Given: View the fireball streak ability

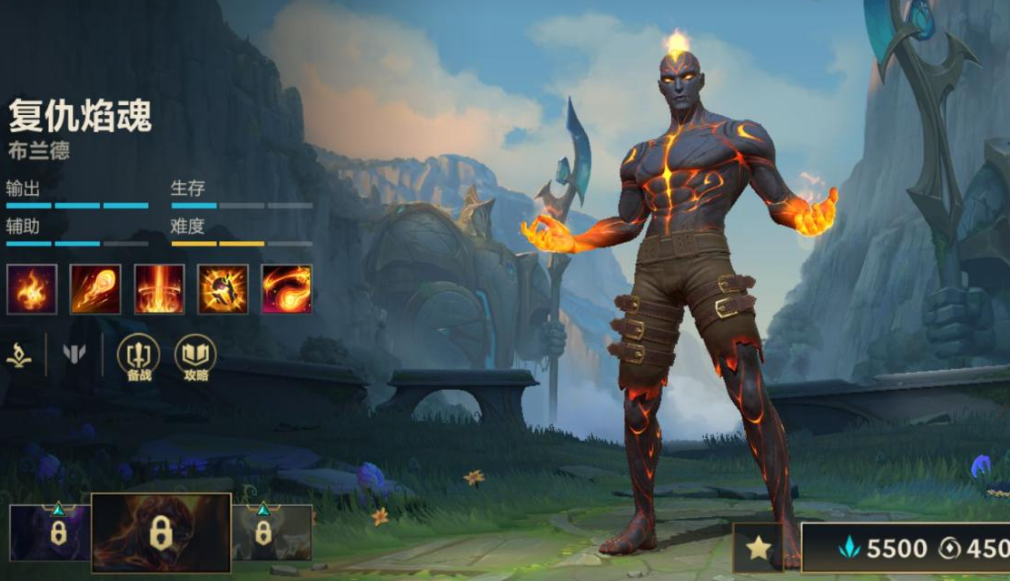Looking at the screenshot, I should 96,289.
